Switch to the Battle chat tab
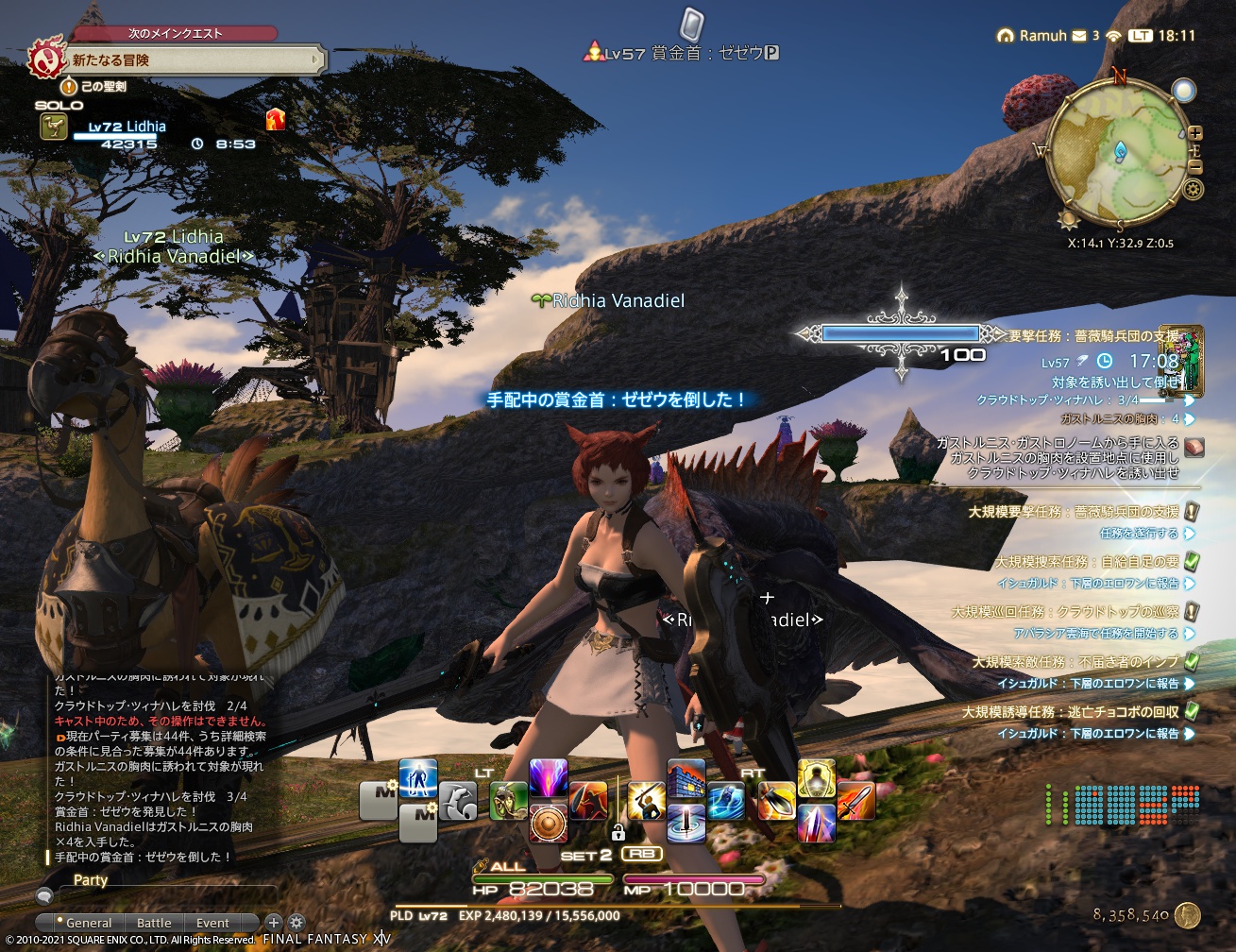Viewport: 1236px width, 952px height. pyautogui.click(x=154, y=923)
